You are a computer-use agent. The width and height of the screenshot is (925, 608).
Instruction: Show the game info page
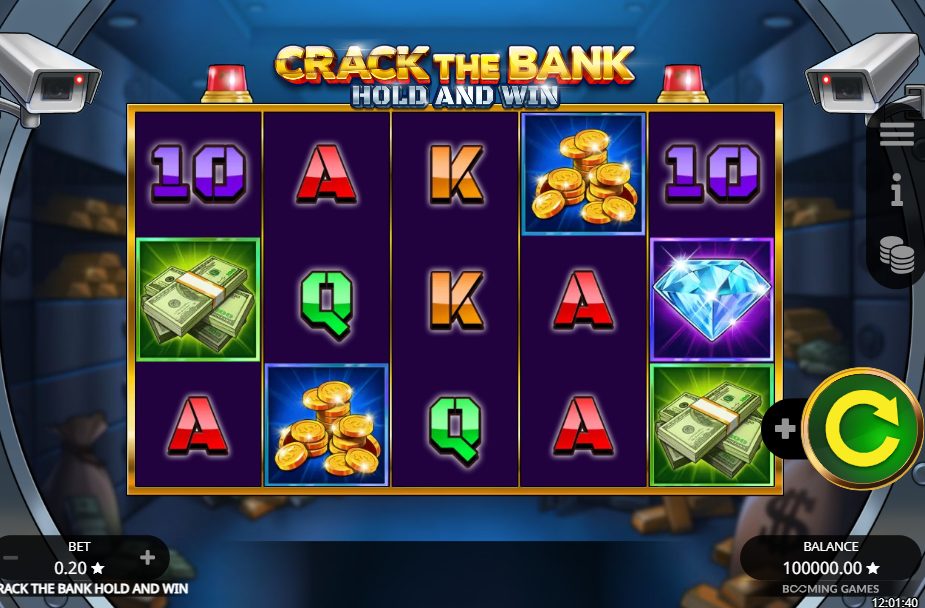click(896, 191)
